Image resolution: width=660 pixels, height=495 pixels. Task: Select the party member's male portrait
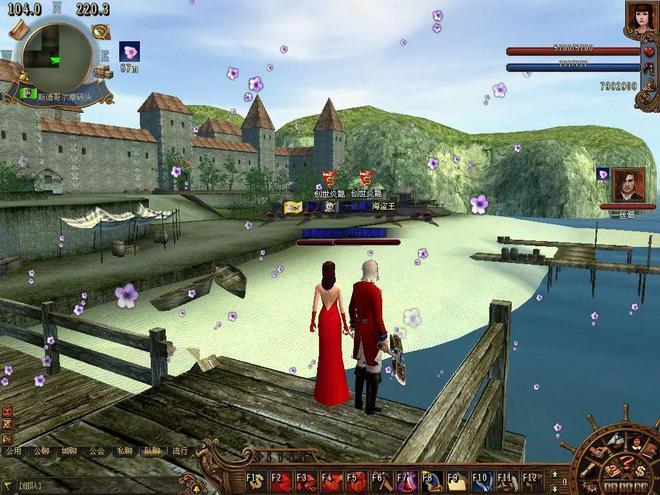pos(629,185)
